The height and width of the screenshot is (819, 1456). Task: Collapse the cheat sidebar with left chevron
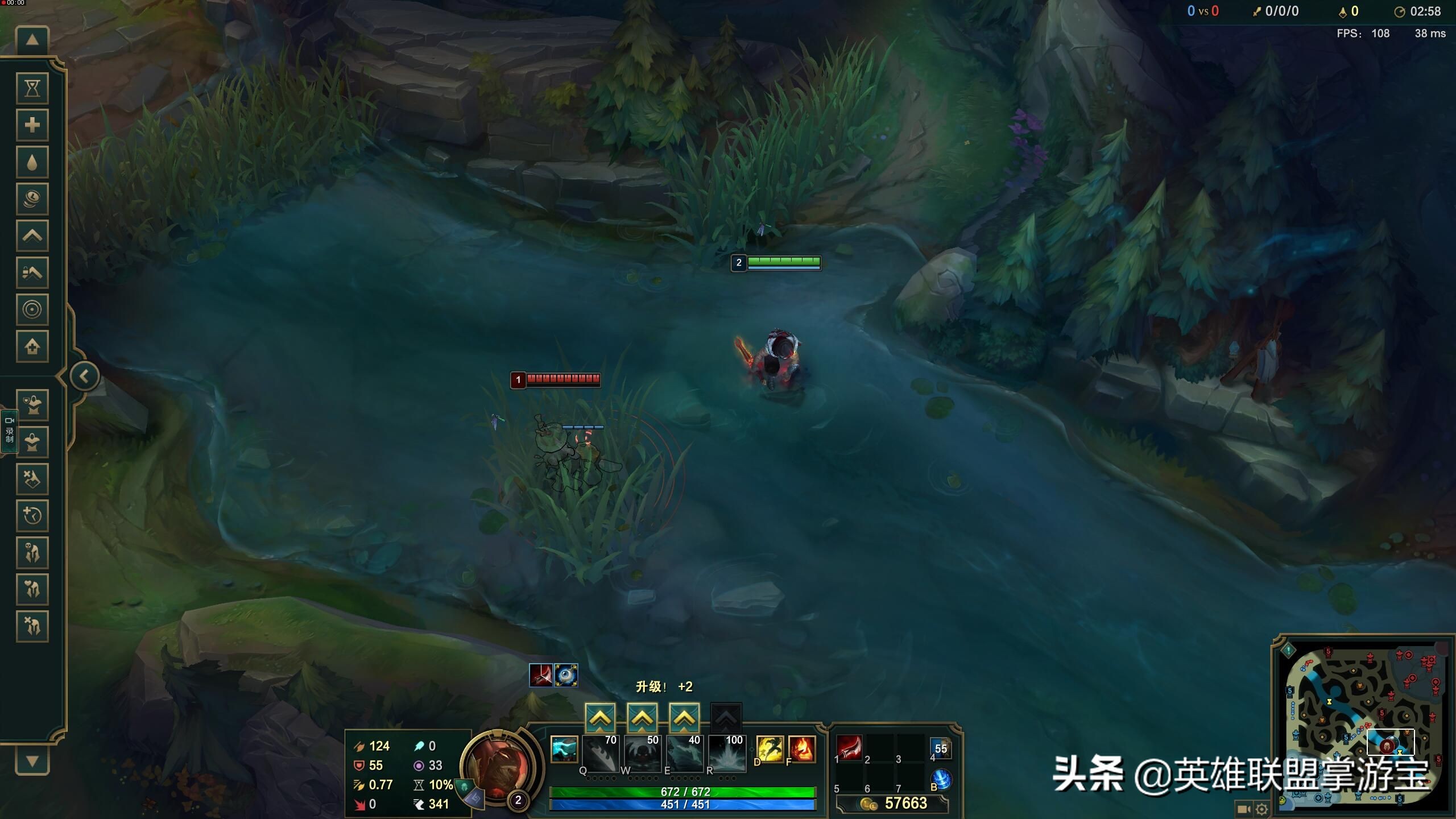[x=84, y=375]
